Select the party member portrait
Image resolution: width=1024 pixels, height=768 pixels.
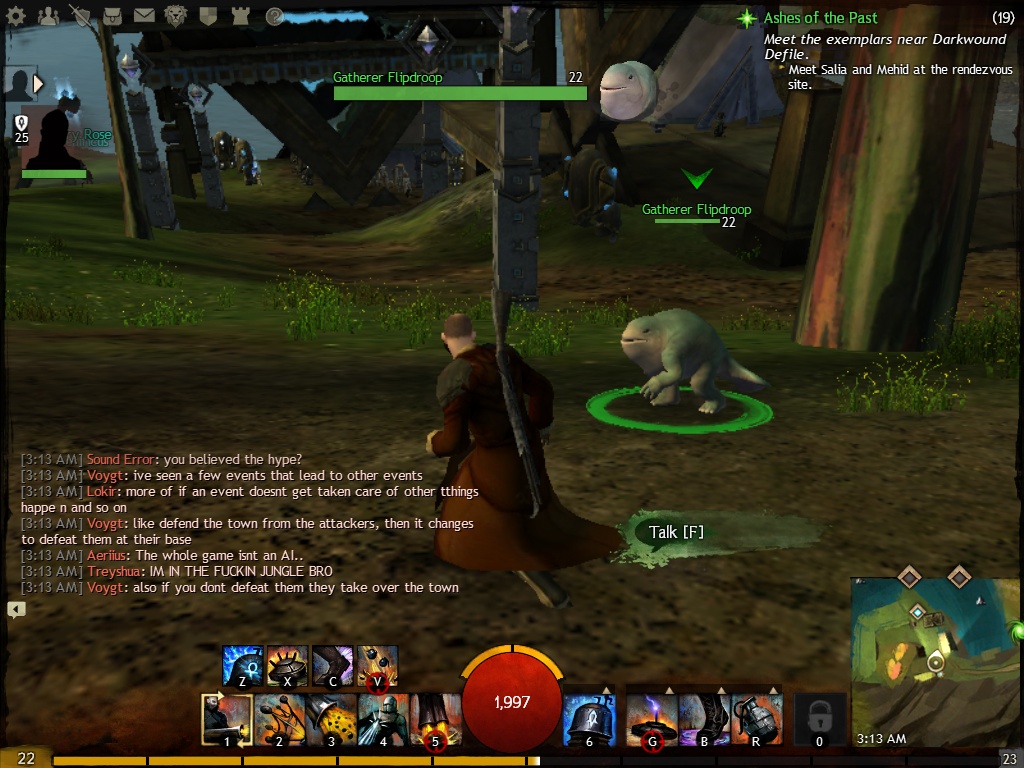[x=54, y=140]
